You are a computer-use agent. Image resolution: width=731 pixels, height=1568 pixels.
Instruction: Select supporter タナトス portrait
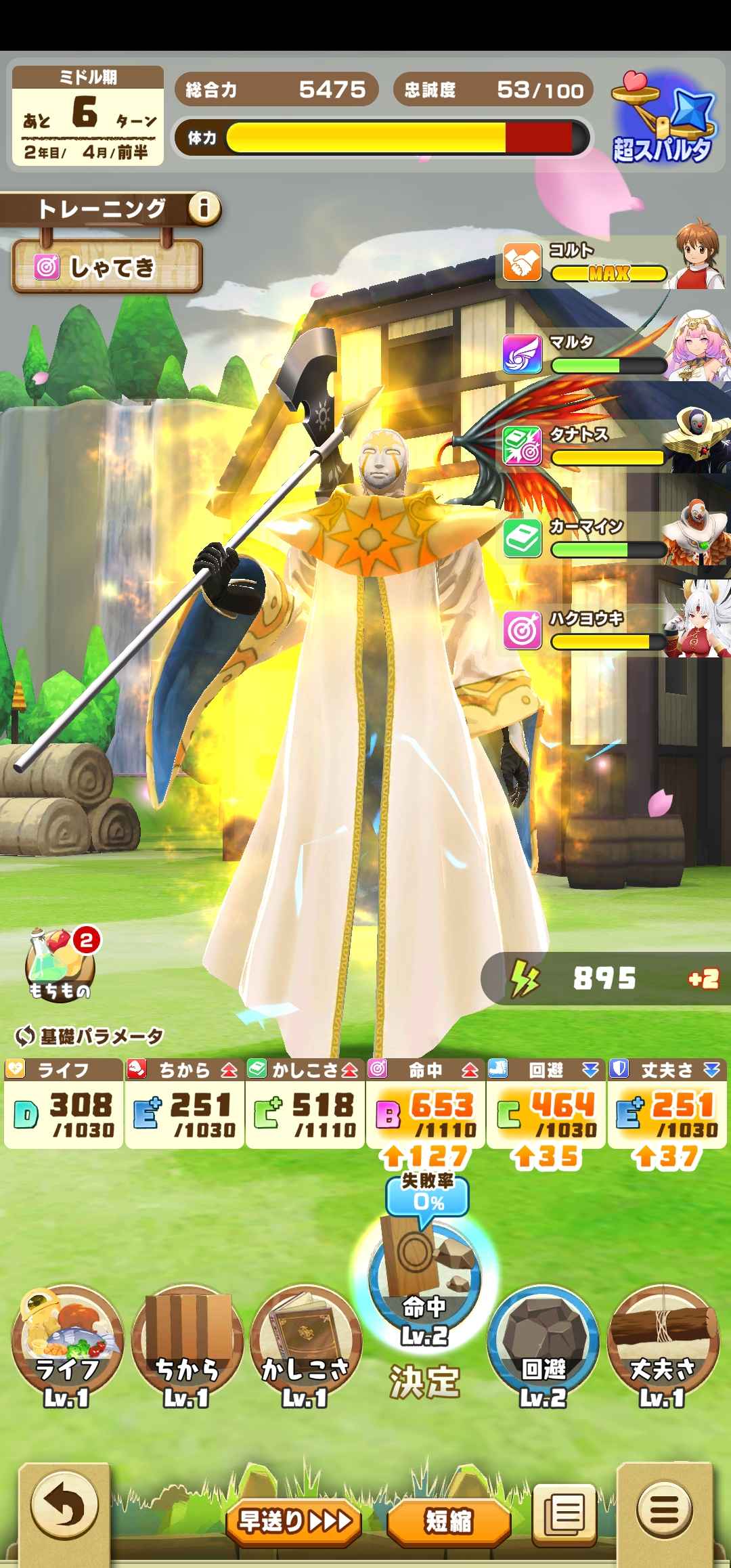coord(699,440)
